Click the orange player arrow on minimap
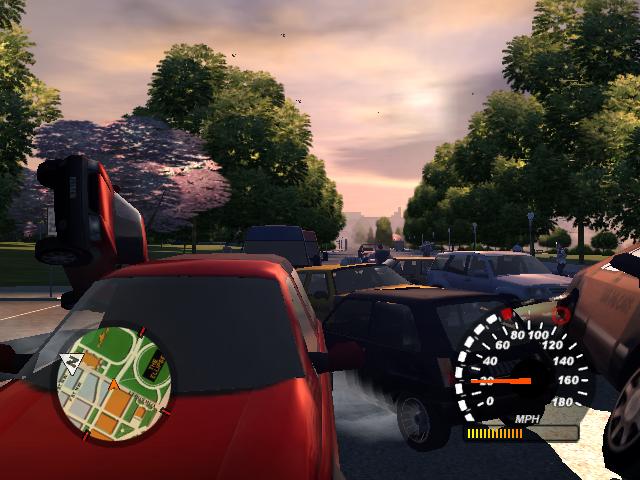The width and height of the screenshot is (640, 480). click(x=114, y=386)
